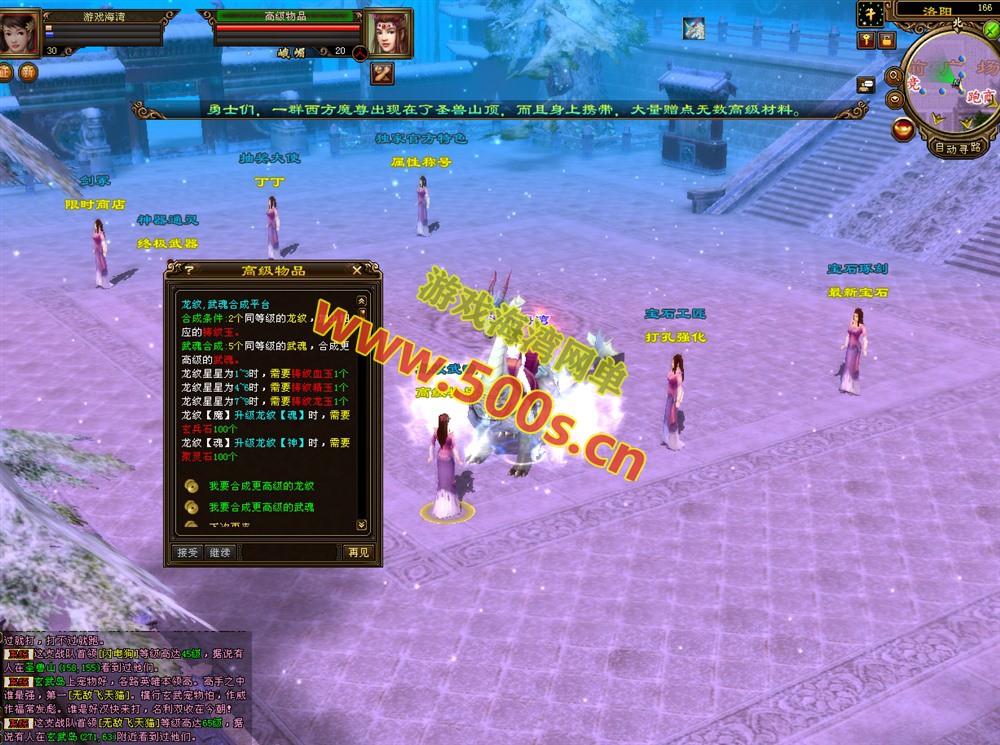Click the crossed tools icon under target portrait
This screenshot has width=1000, height=745.
pyautogui.click(x=383, y=72)
